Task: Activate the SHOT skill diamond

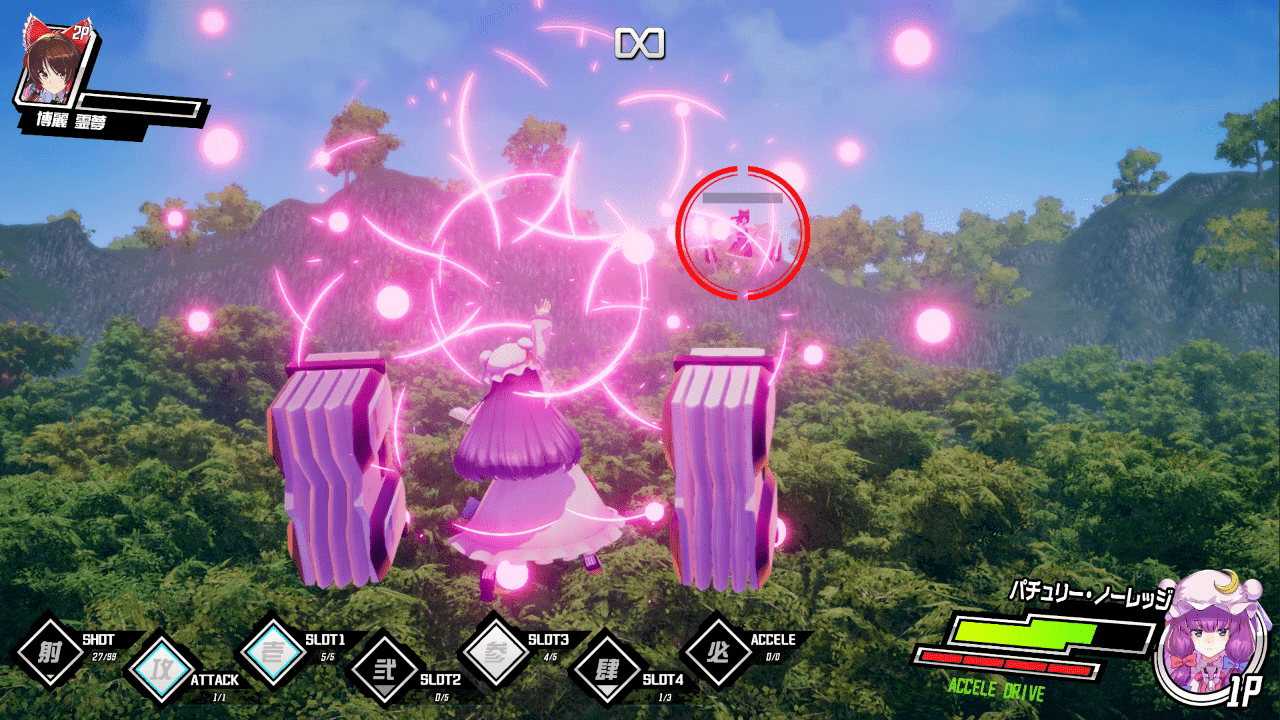Action: point(49,652)
